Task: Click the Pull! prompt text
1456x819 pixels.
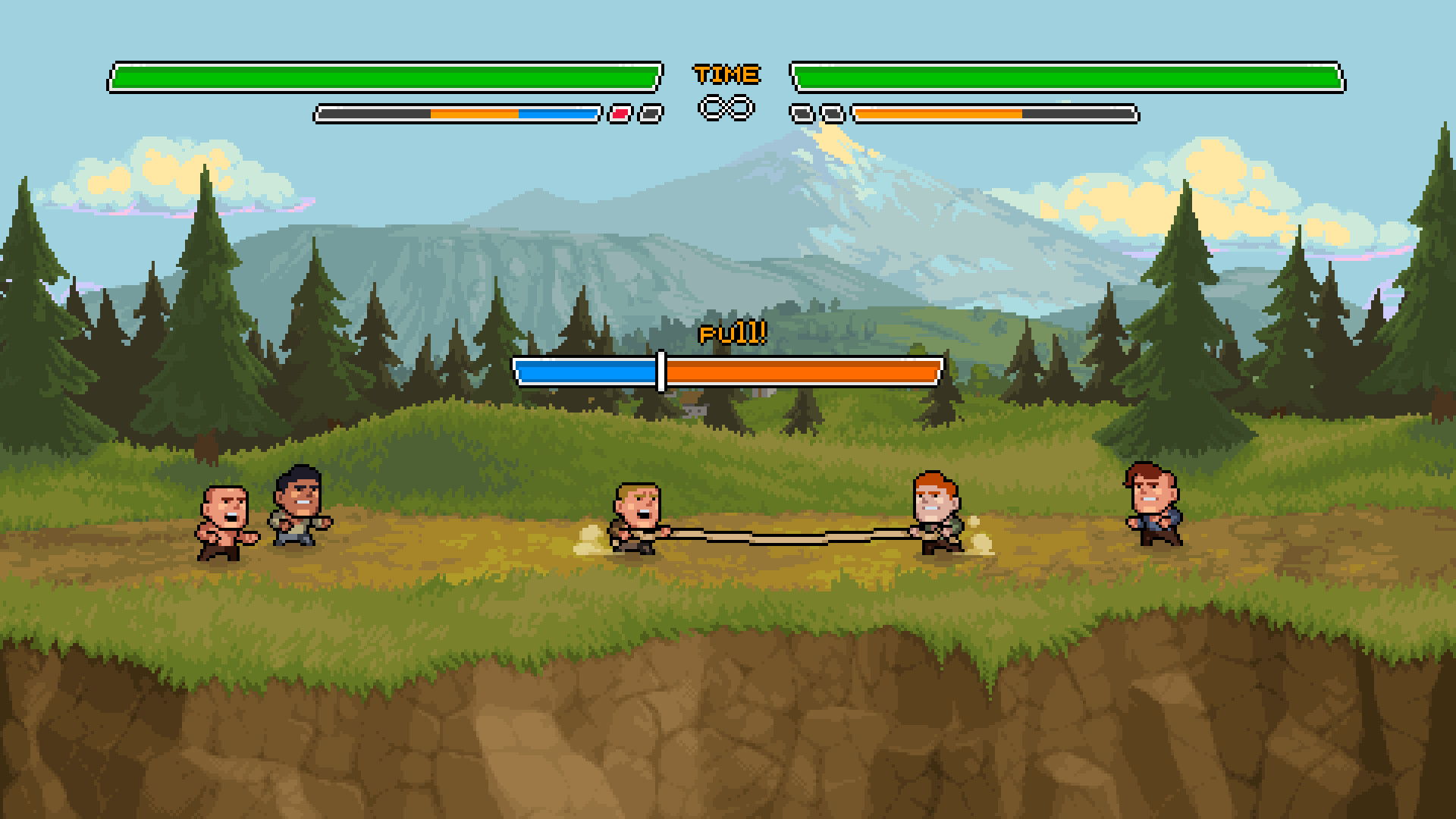Action: [730, 334]
